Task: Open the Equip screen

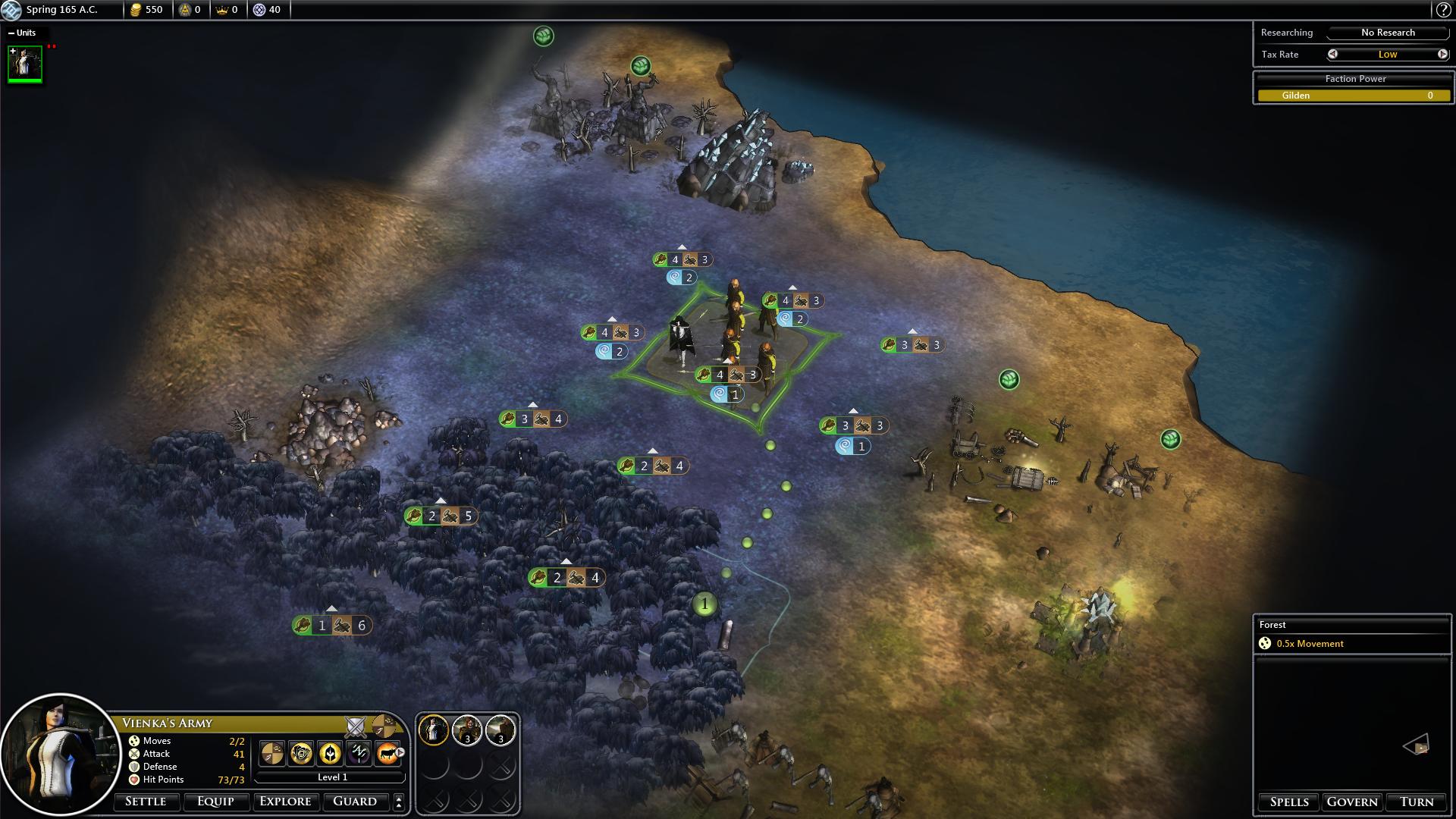Action: click(x=215, y=802)
